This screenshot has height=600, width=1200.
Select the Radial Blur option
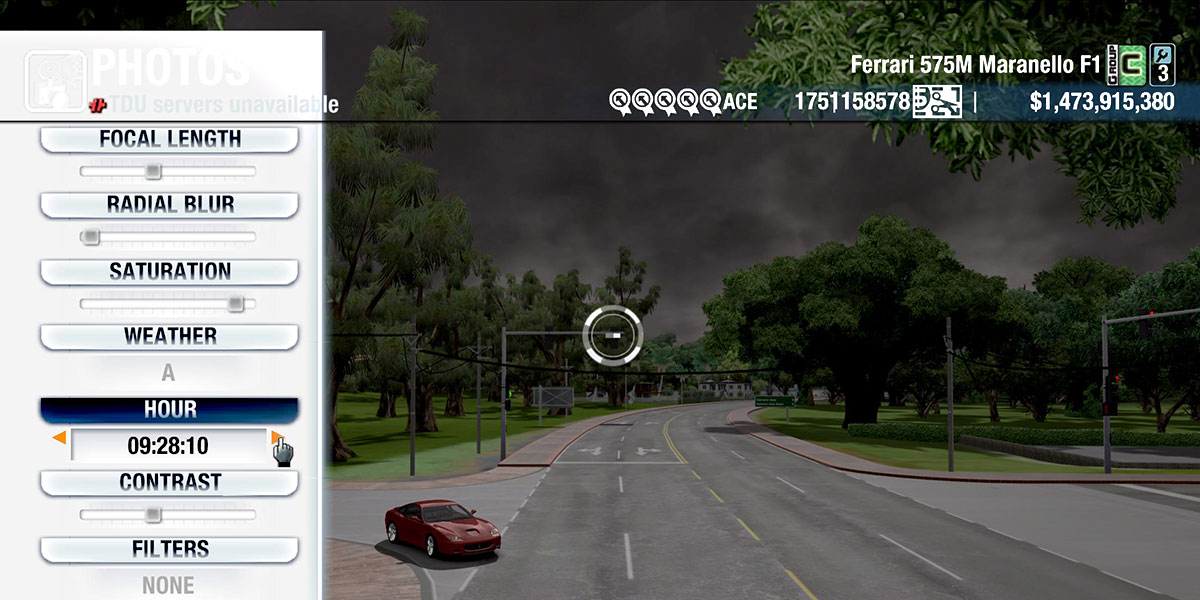click(x=169, y=205)
